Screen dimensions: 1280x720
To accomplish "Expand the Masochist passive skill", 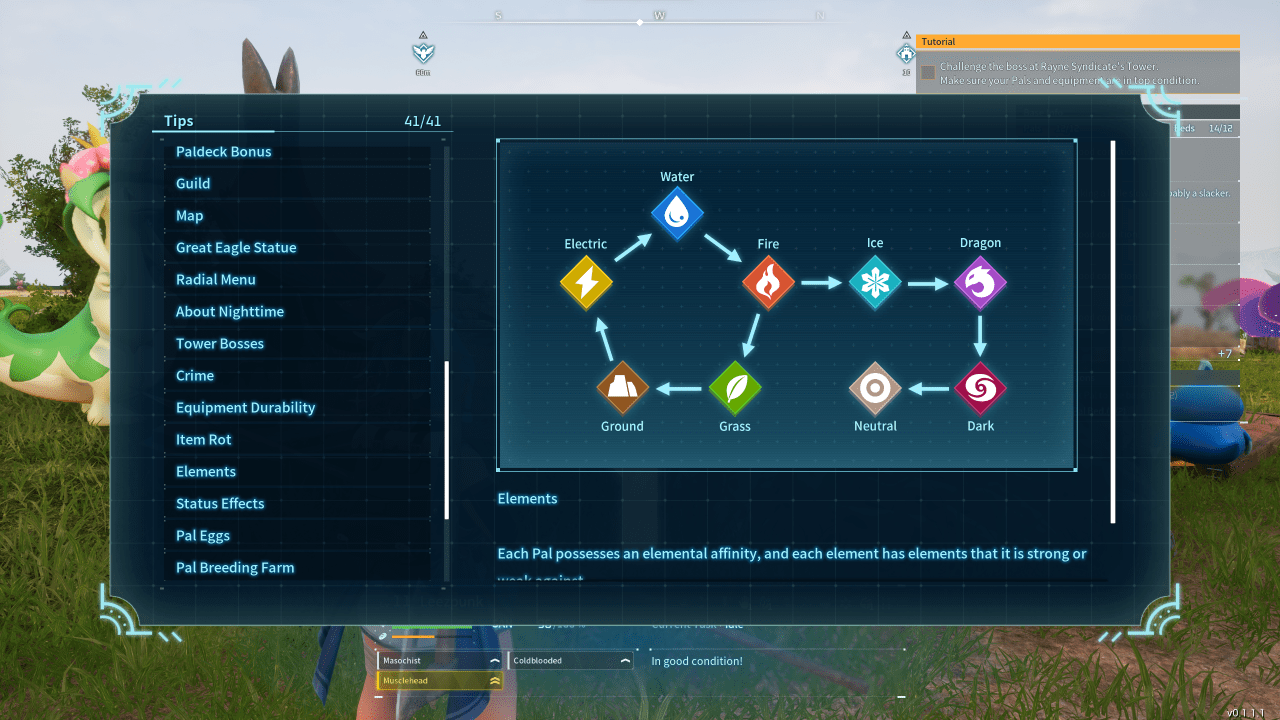I will tap(494, 660).
